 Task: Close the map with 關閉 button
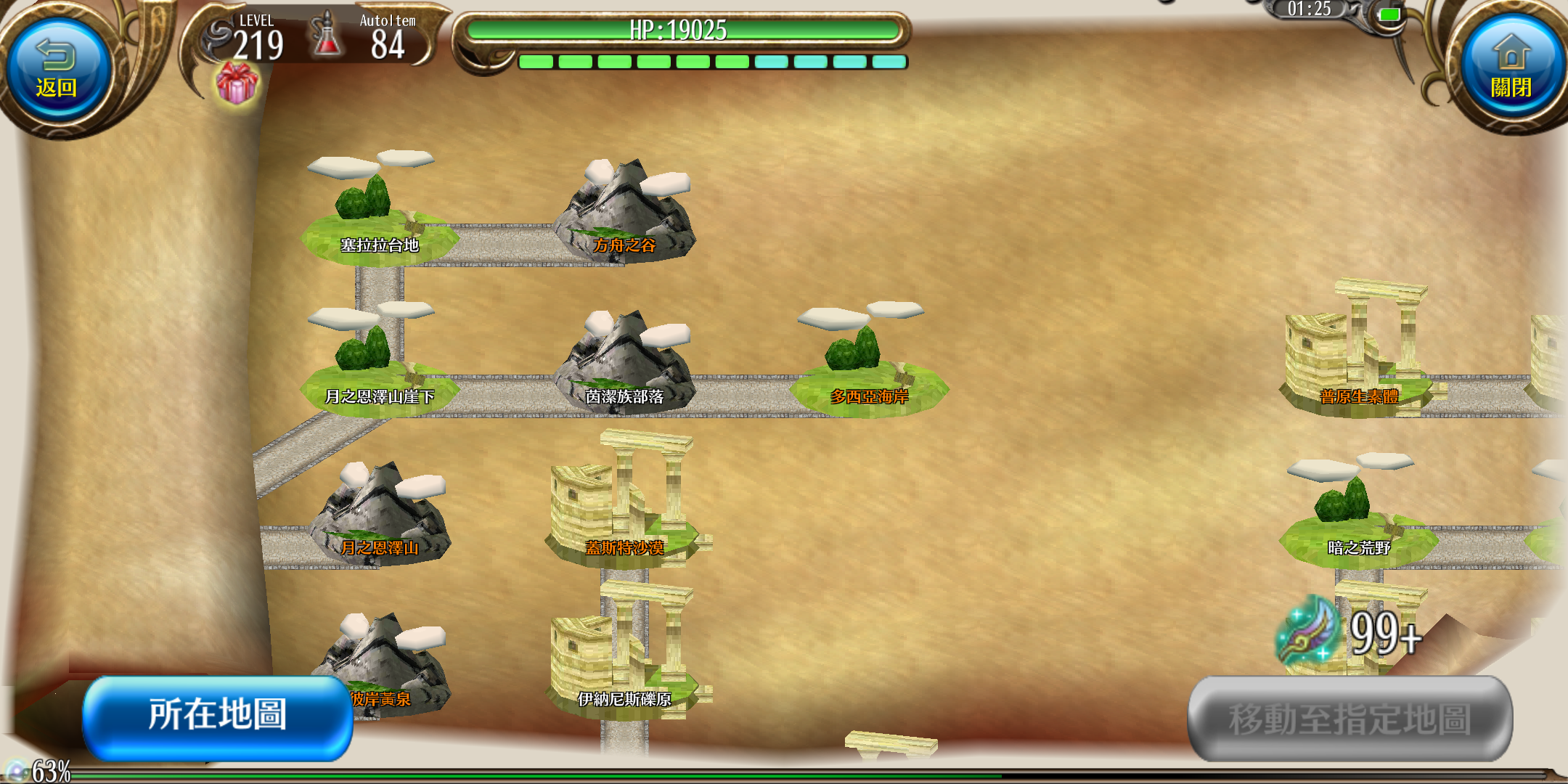(x=1511, y=70)
